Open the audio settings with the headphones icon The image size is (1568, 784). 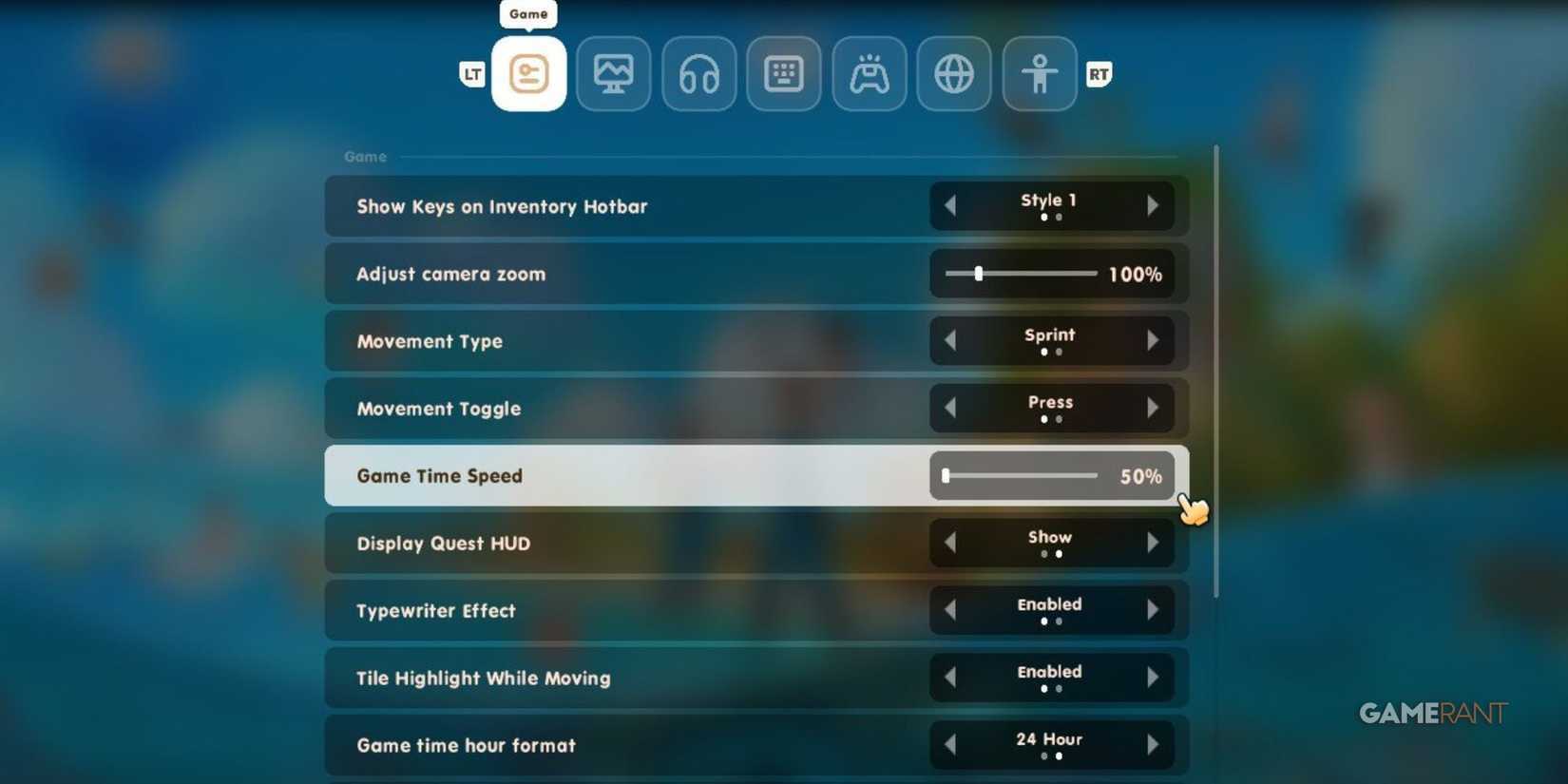(x=698, y=73)
